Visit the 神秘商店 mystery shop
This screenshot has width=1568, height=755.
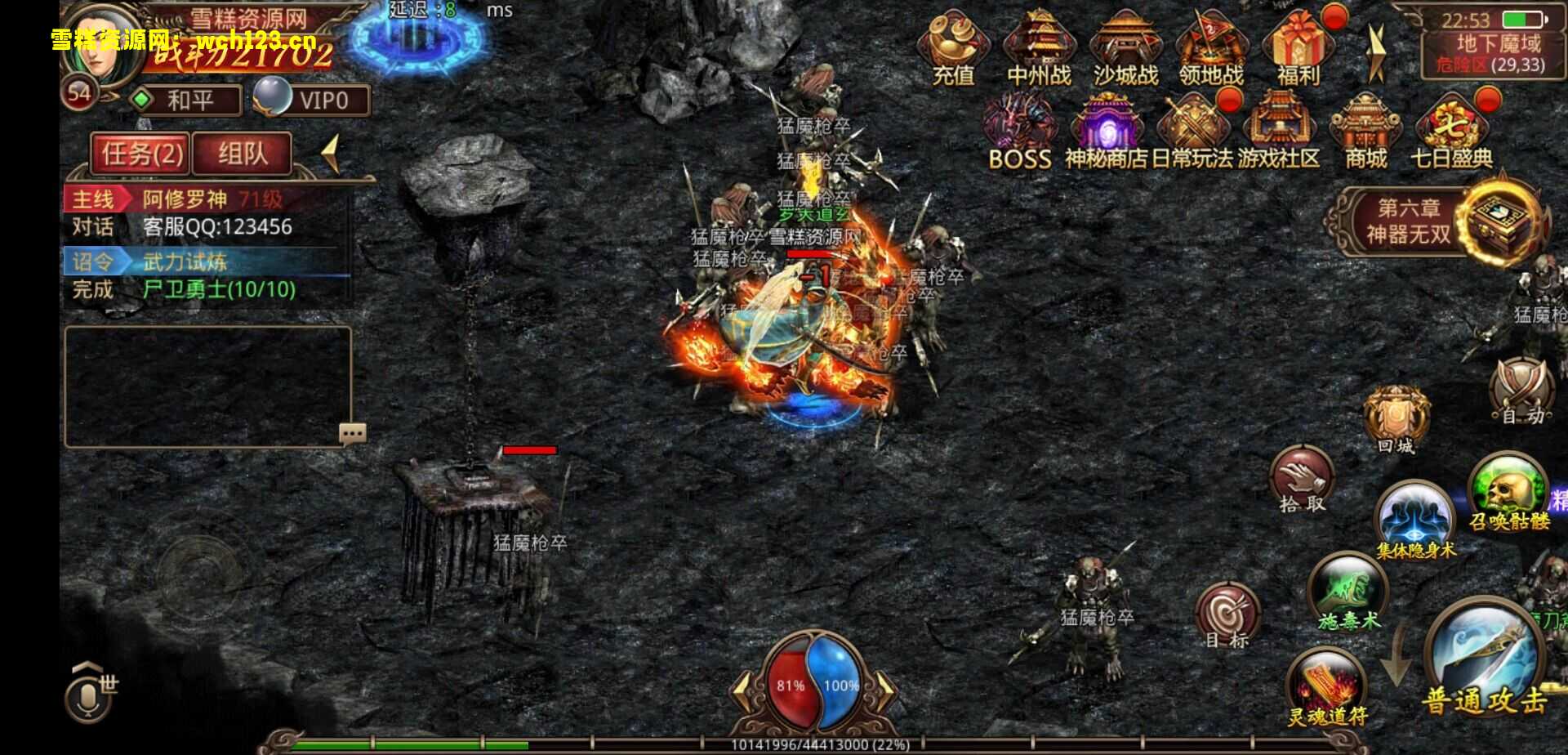(1106, 131)
